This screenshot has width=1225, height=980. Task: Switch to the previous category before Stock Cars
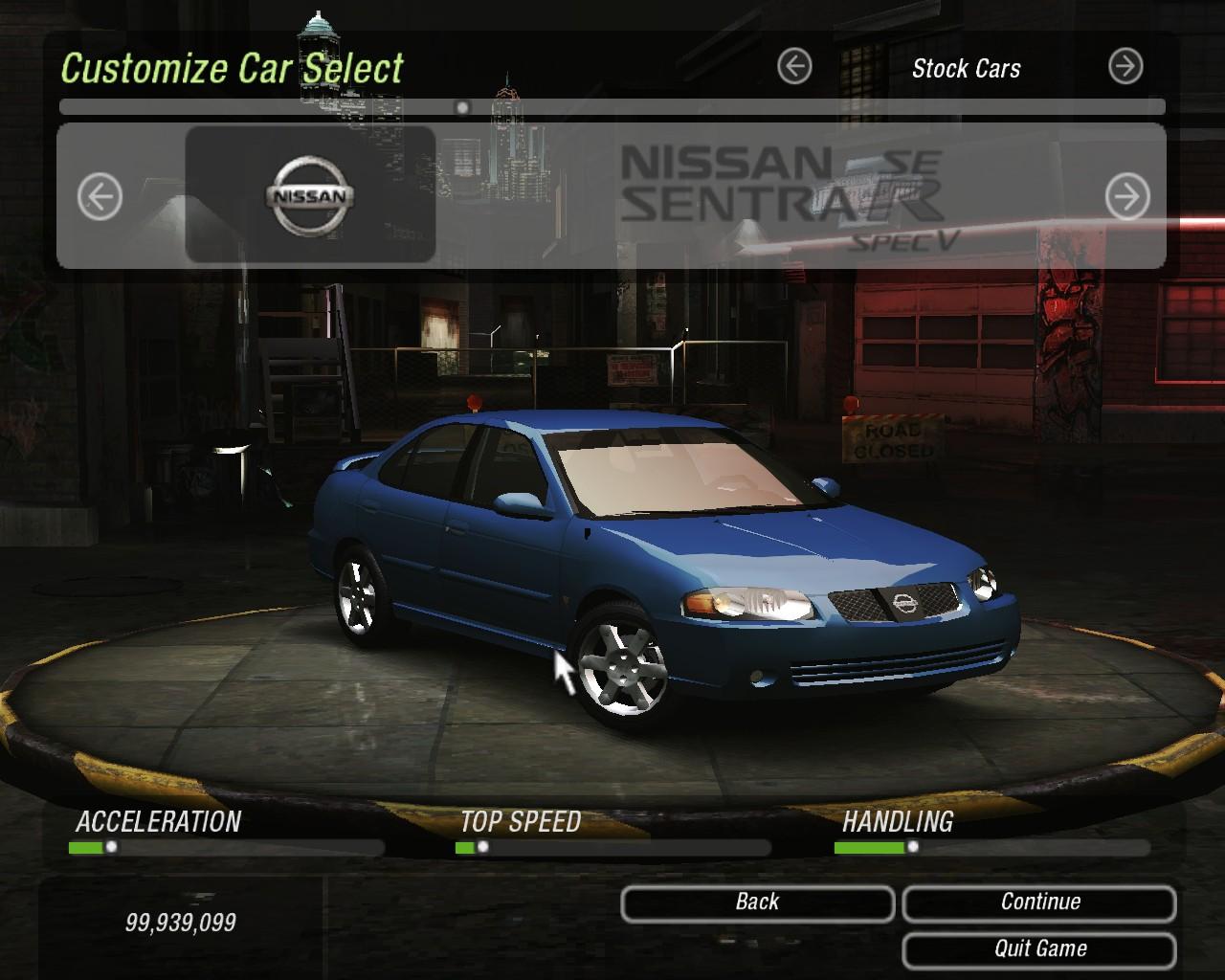(x=794, y=67)
